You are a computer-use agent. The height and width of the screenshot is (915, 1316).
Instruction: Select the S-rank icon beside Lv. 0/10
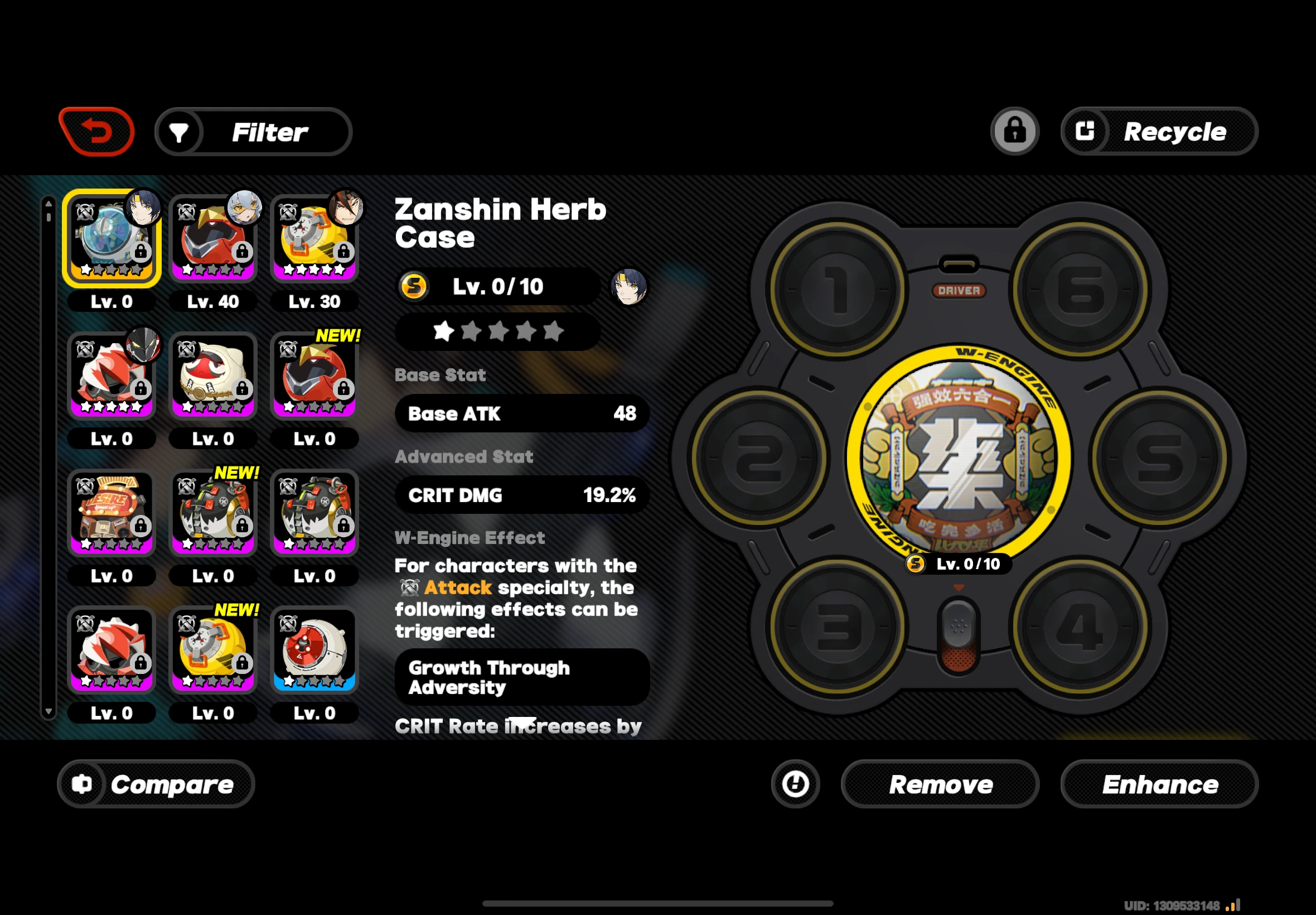[414, 287]
